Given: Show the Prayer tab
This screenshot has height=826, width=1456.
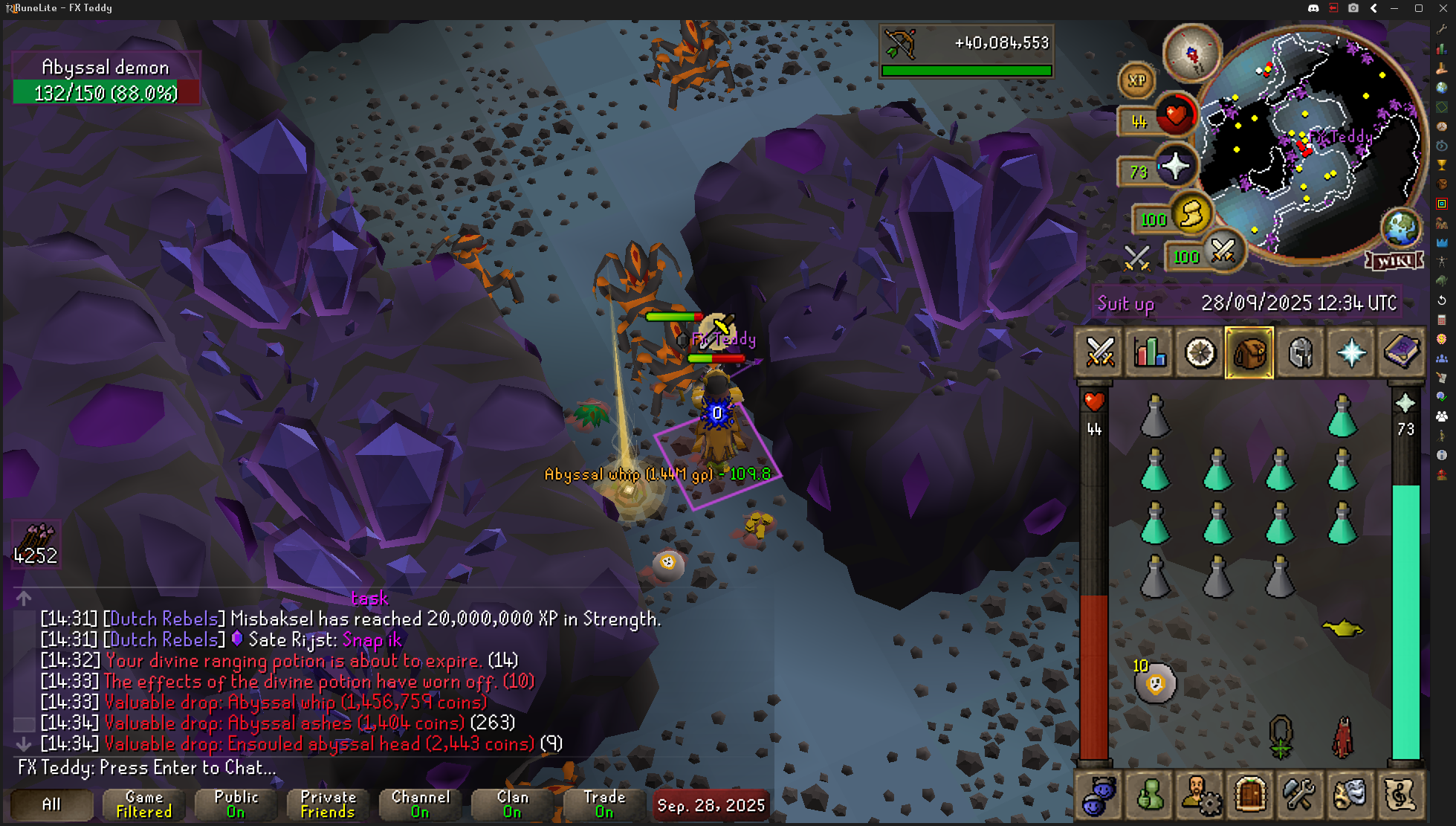Looking at the screenshot, I should coord(1350,352).
